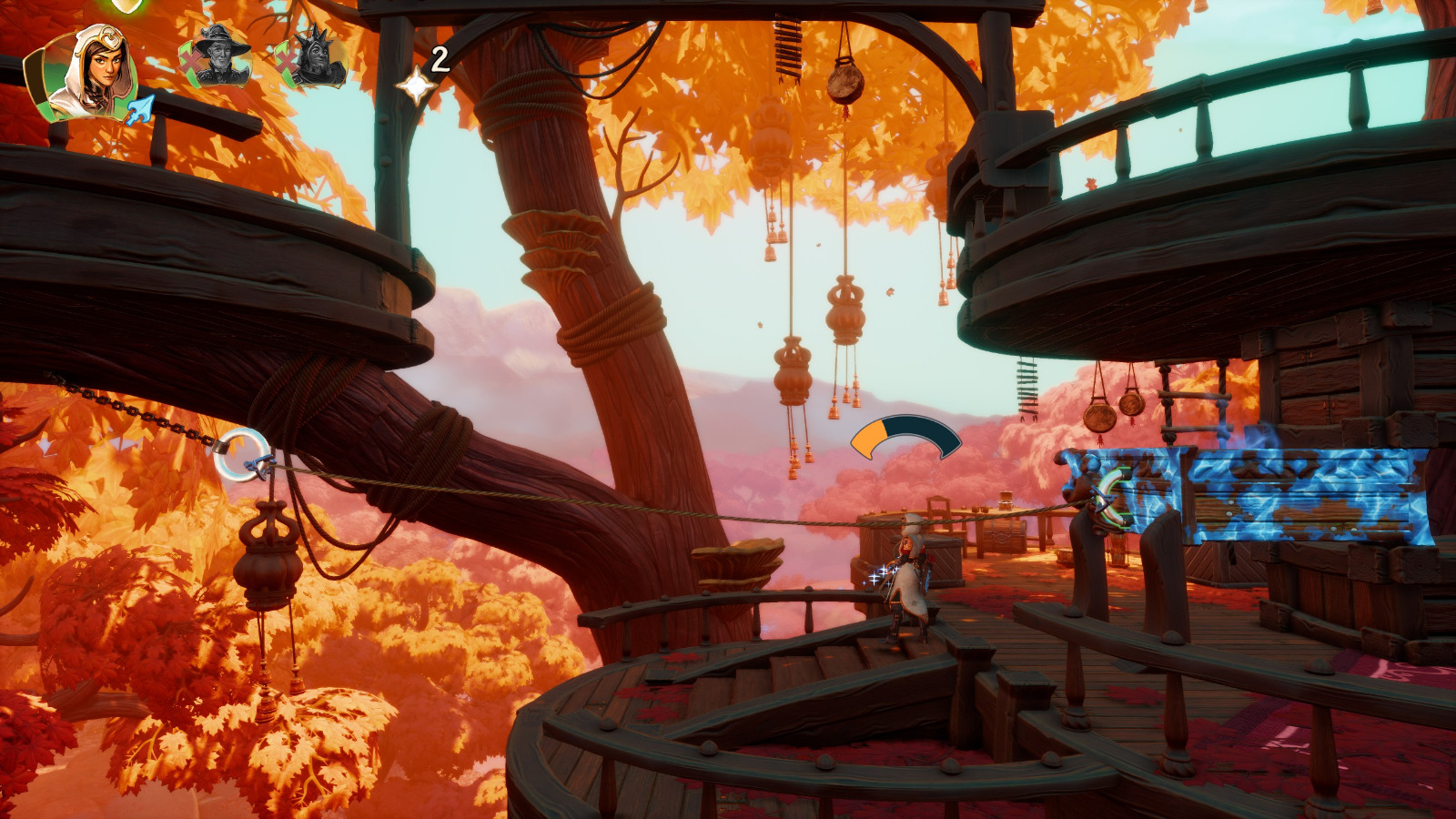Click the number 2 star counter
This screenshot has height=819, width=1456.
[440, 61]
